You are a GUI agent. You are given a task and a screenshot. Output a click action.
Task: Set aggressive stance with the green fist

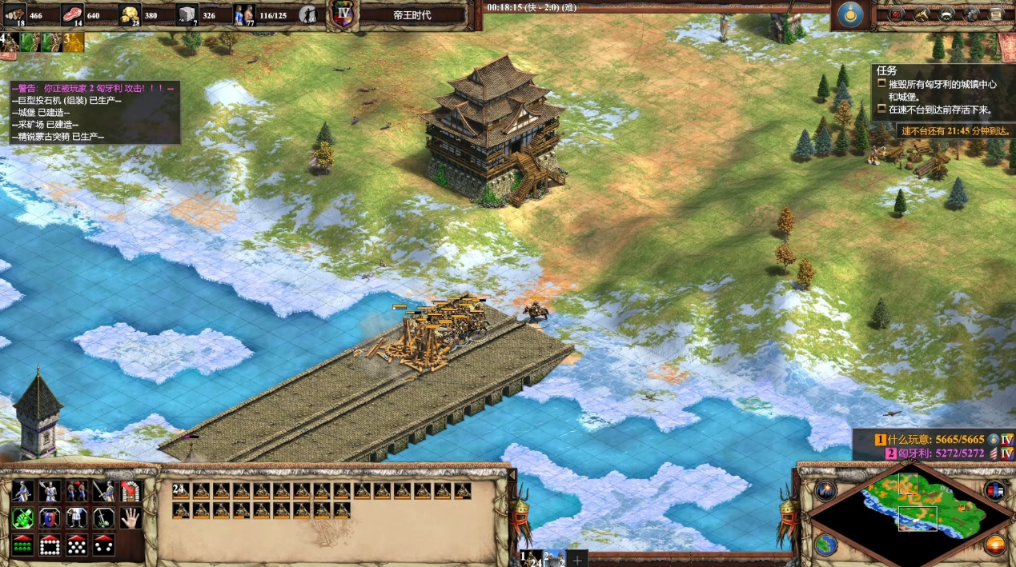(22, 518)
